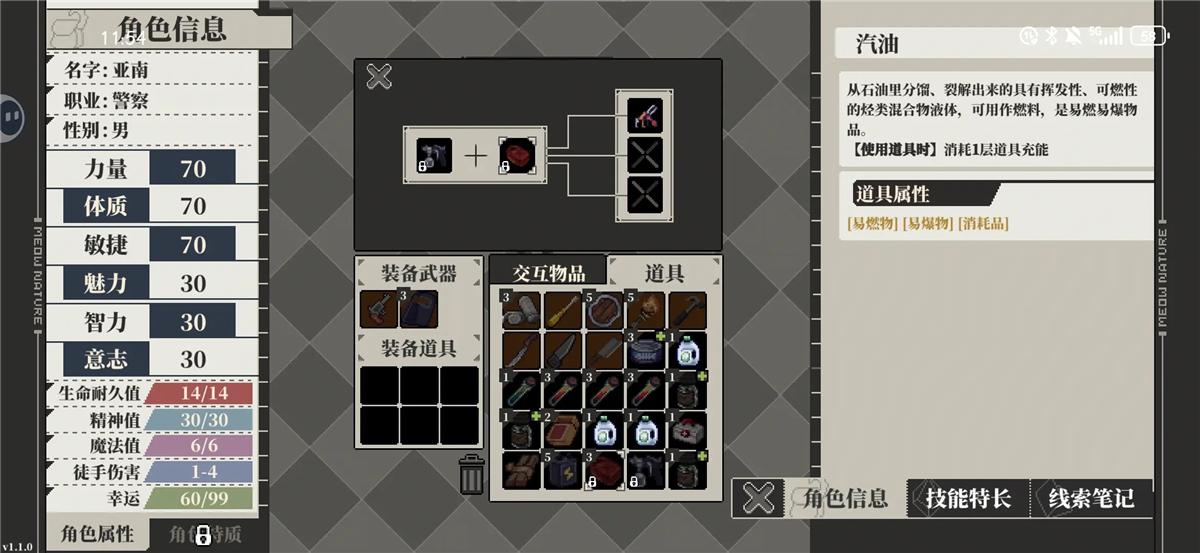The width and height of the screenshot is (1200, 553).
Task: Select the first aid kit item
Action: tap(687, 430)
